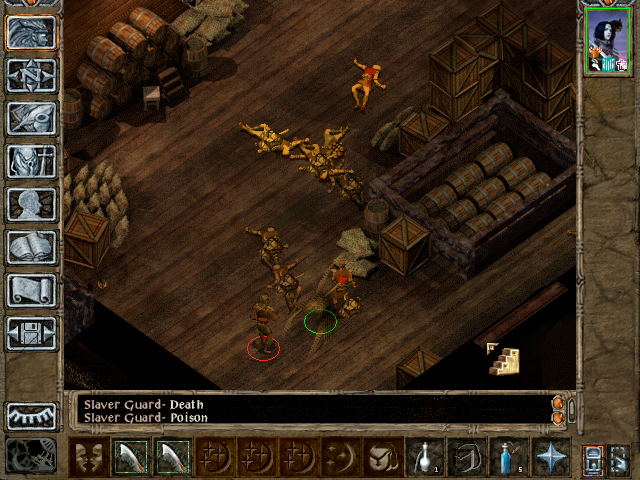Image resolution: width=640 pixels, height=480 pixels.
Task: Open the priest scroll
Action: [32, 290]
